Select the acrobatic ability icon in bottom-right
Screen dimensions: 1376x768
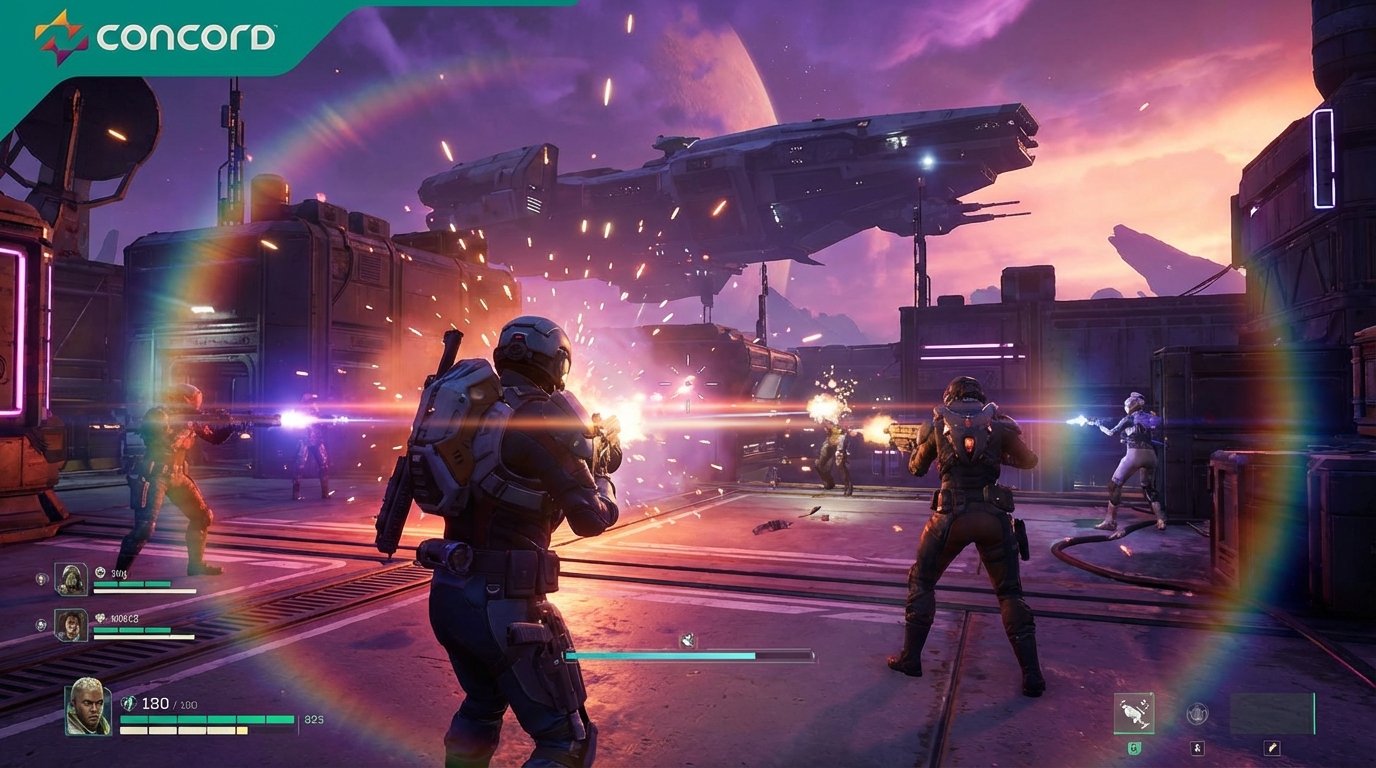point(1134,713)
